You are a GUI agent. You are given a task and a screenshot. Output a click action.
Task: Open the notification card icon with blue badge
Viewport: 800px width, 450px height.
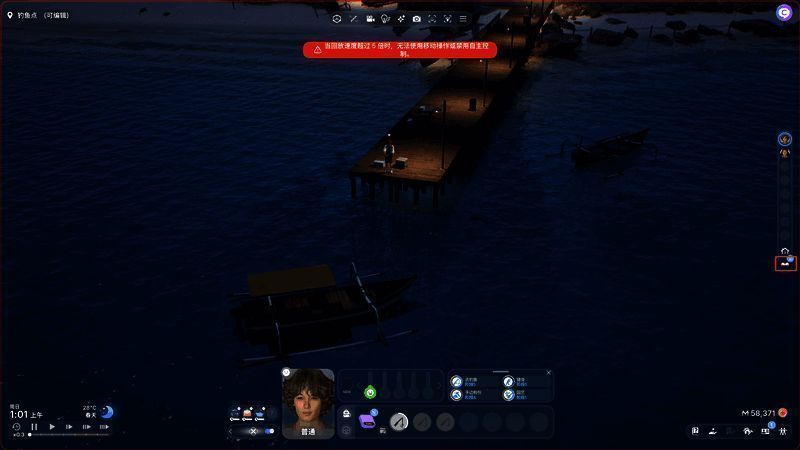(766, 431)
